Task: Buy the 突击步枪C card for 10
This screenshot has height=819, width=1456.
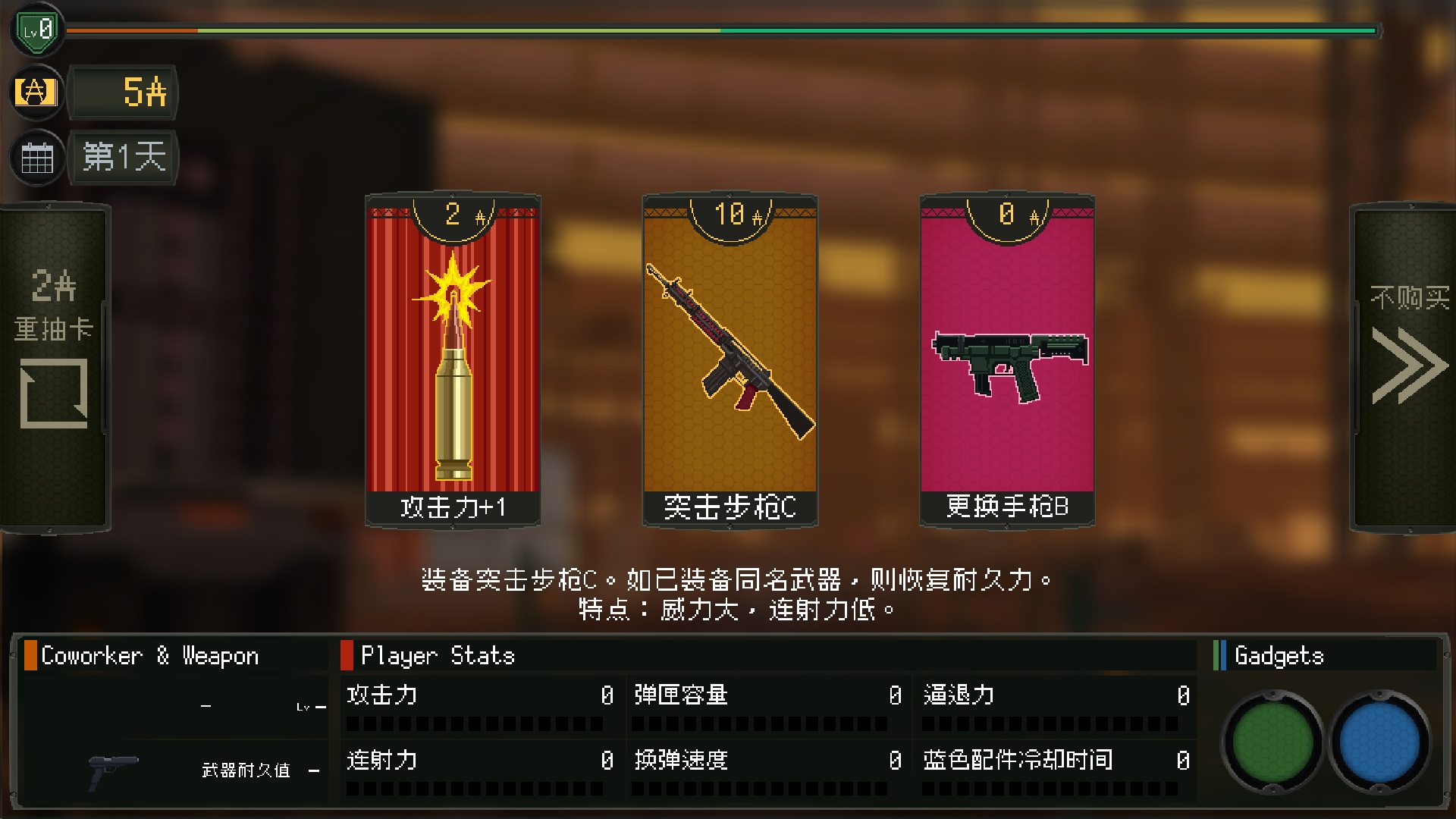Action: [729, 356]
